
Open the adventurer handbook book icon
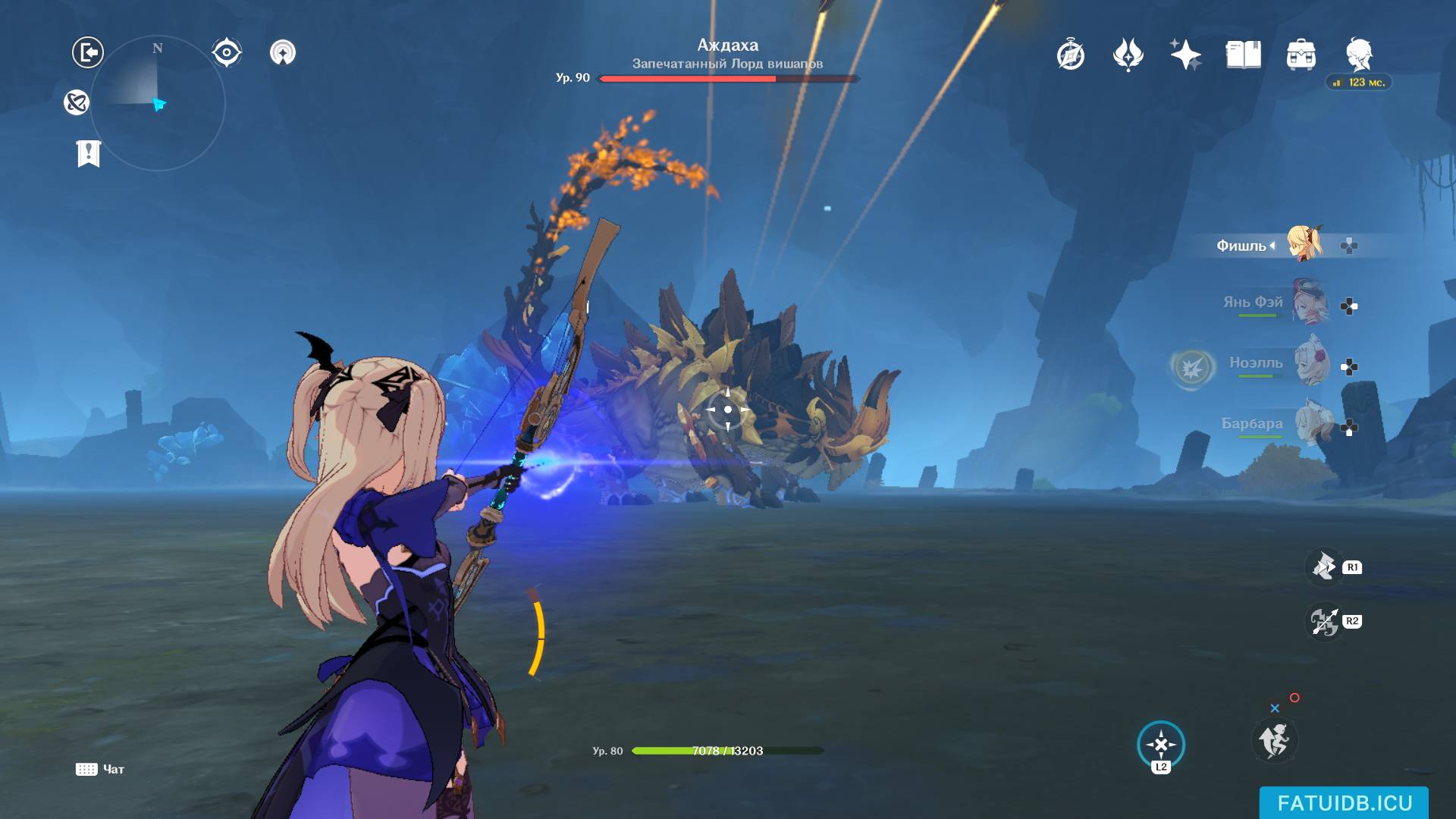(x=1243, y=55)
